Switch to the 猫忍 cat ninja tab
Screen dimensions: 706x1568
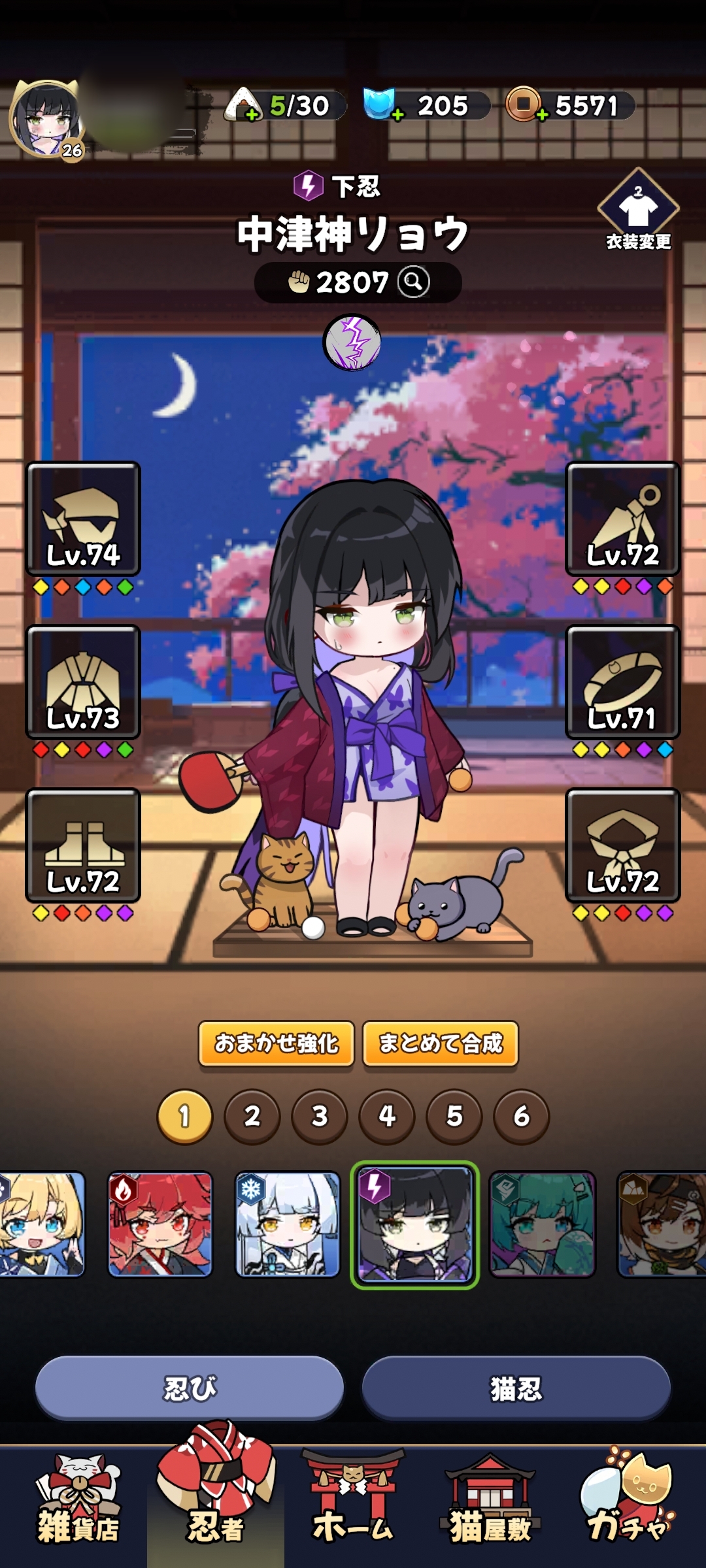516,1388
